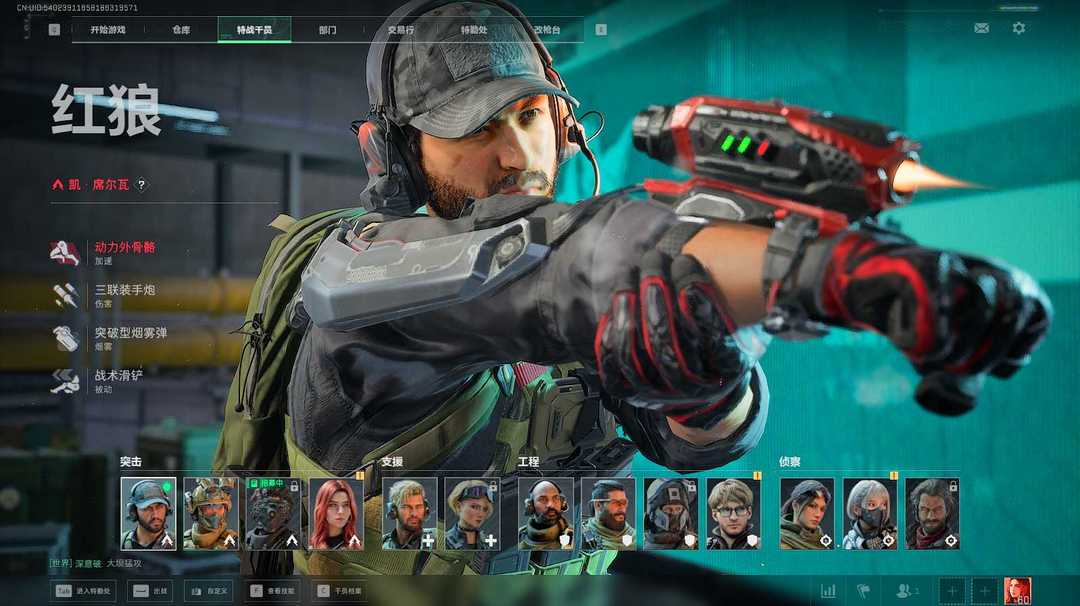Open the 干员档案 (Operator File) button
Screen dimensions: 1080x606
click(x=338, y=591)
